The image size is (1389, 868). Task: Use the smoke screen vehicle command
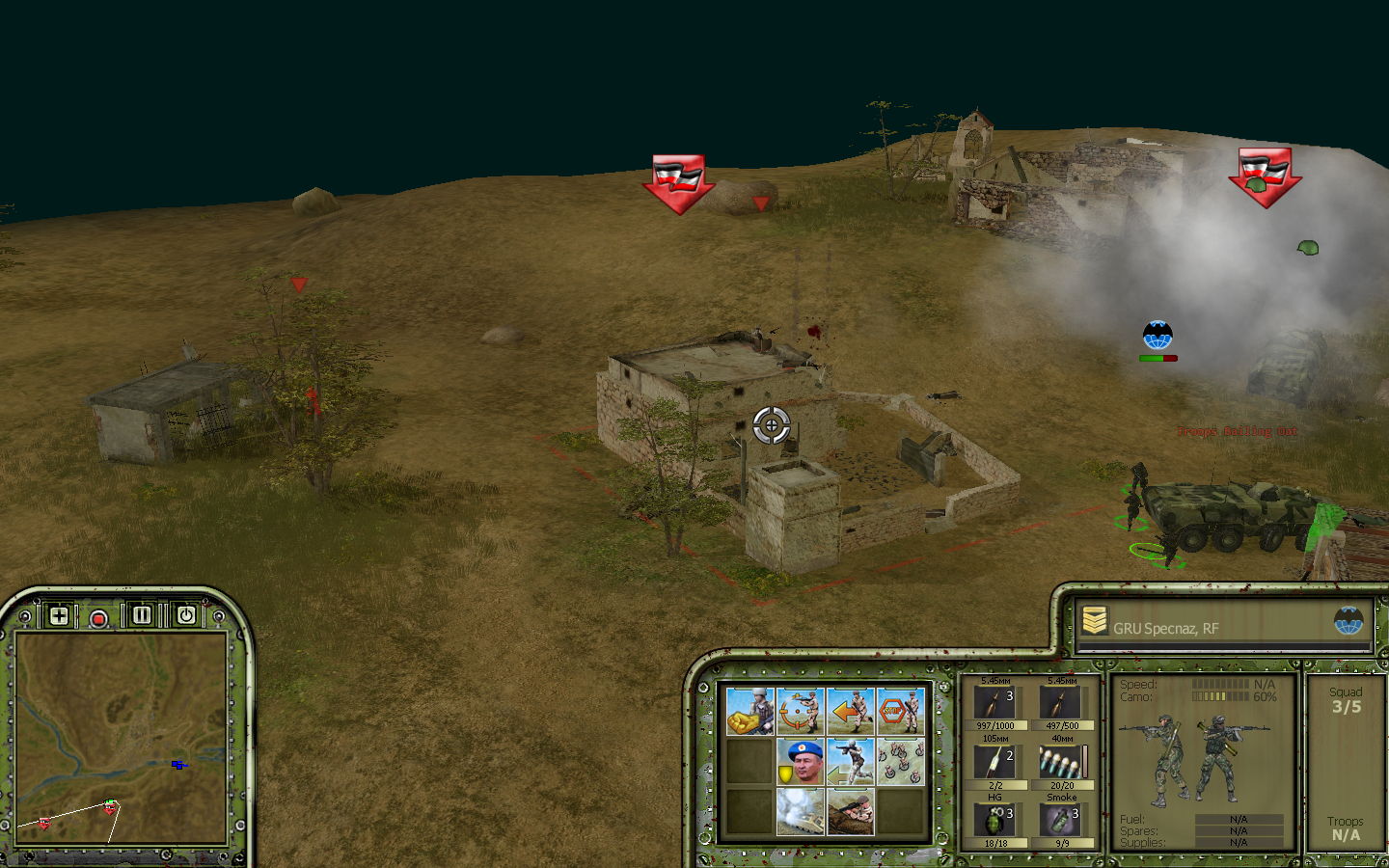801,811
